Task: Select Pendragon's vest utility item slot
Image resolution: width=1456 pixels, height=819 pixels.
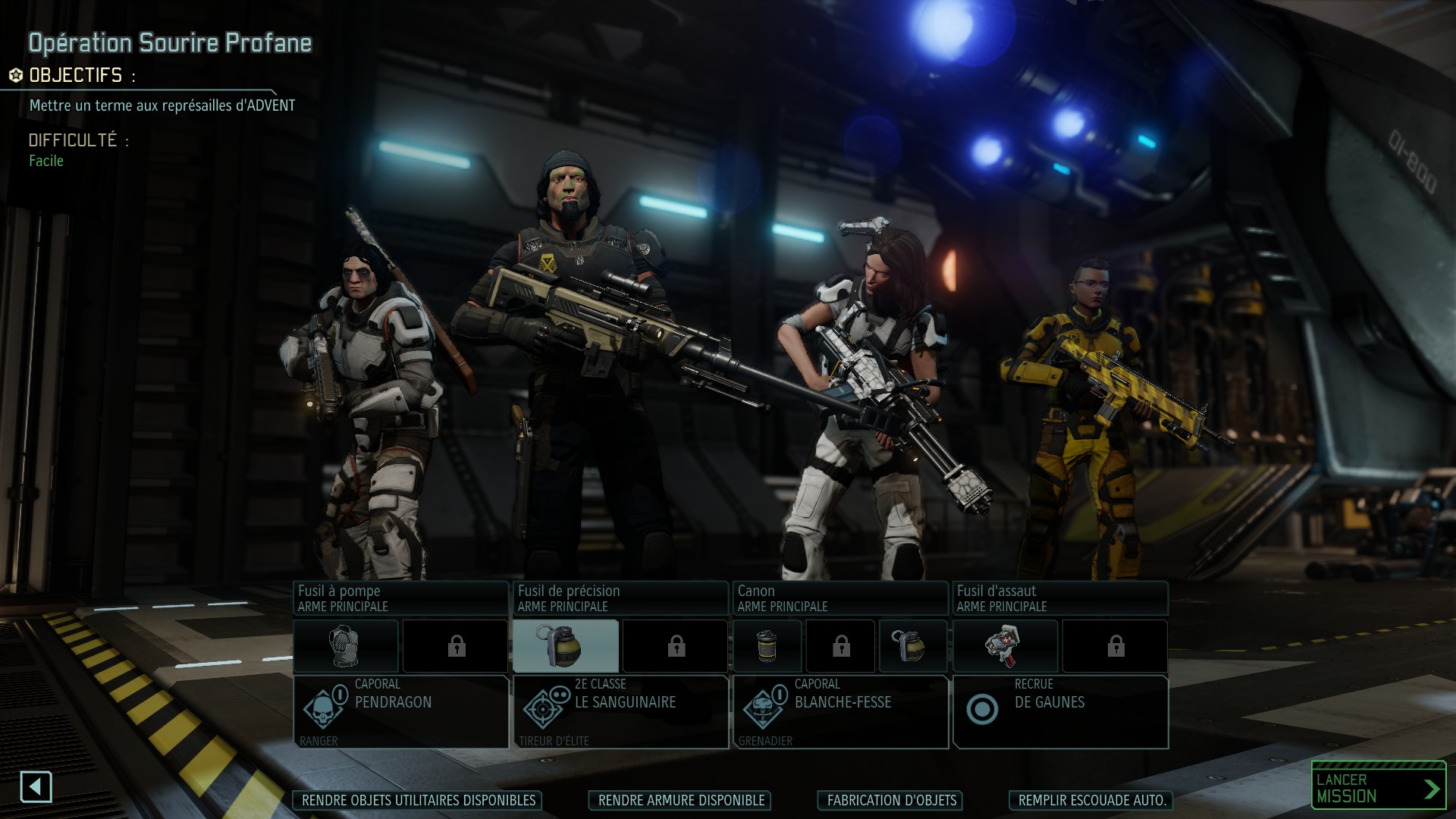Action: click(346, 646)
